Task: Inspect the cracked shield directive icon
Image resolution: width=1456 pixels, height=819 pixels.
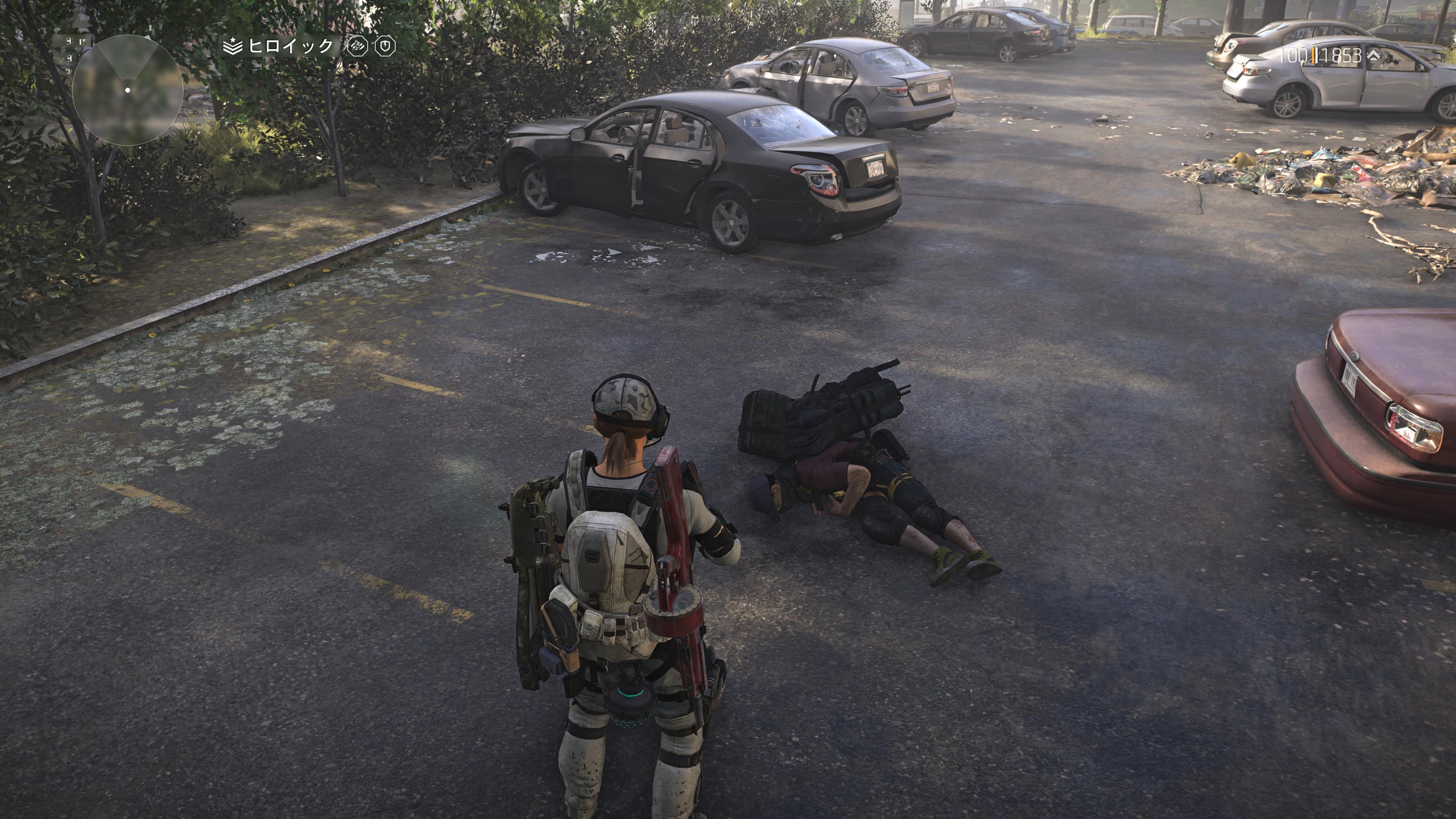Action: coord(386,46)
